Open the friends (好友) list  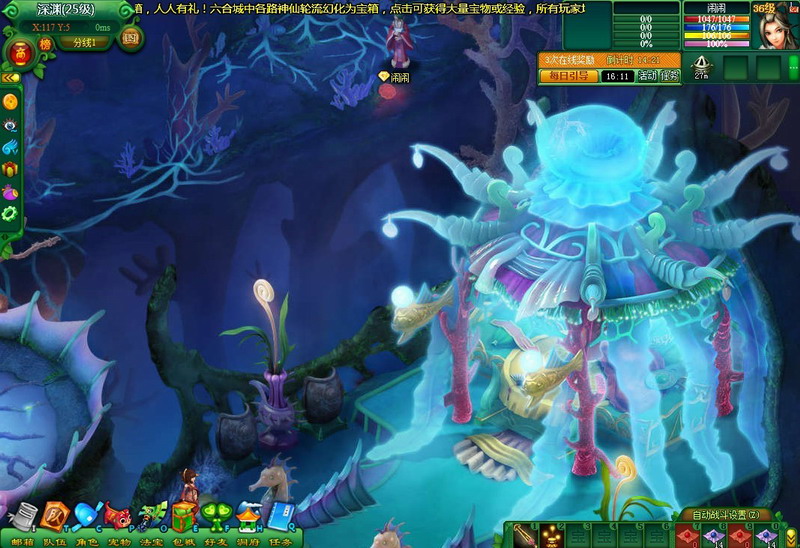216,516
